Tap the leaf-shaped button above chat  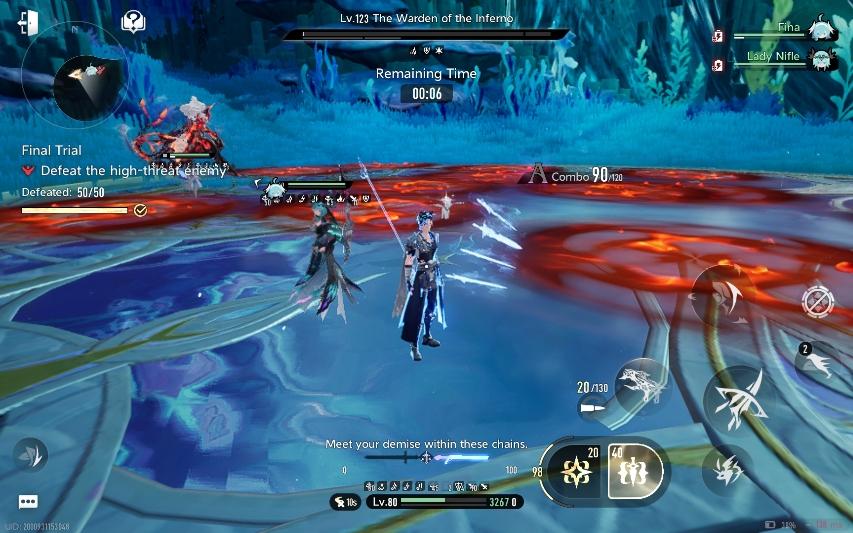pos(31,456)
